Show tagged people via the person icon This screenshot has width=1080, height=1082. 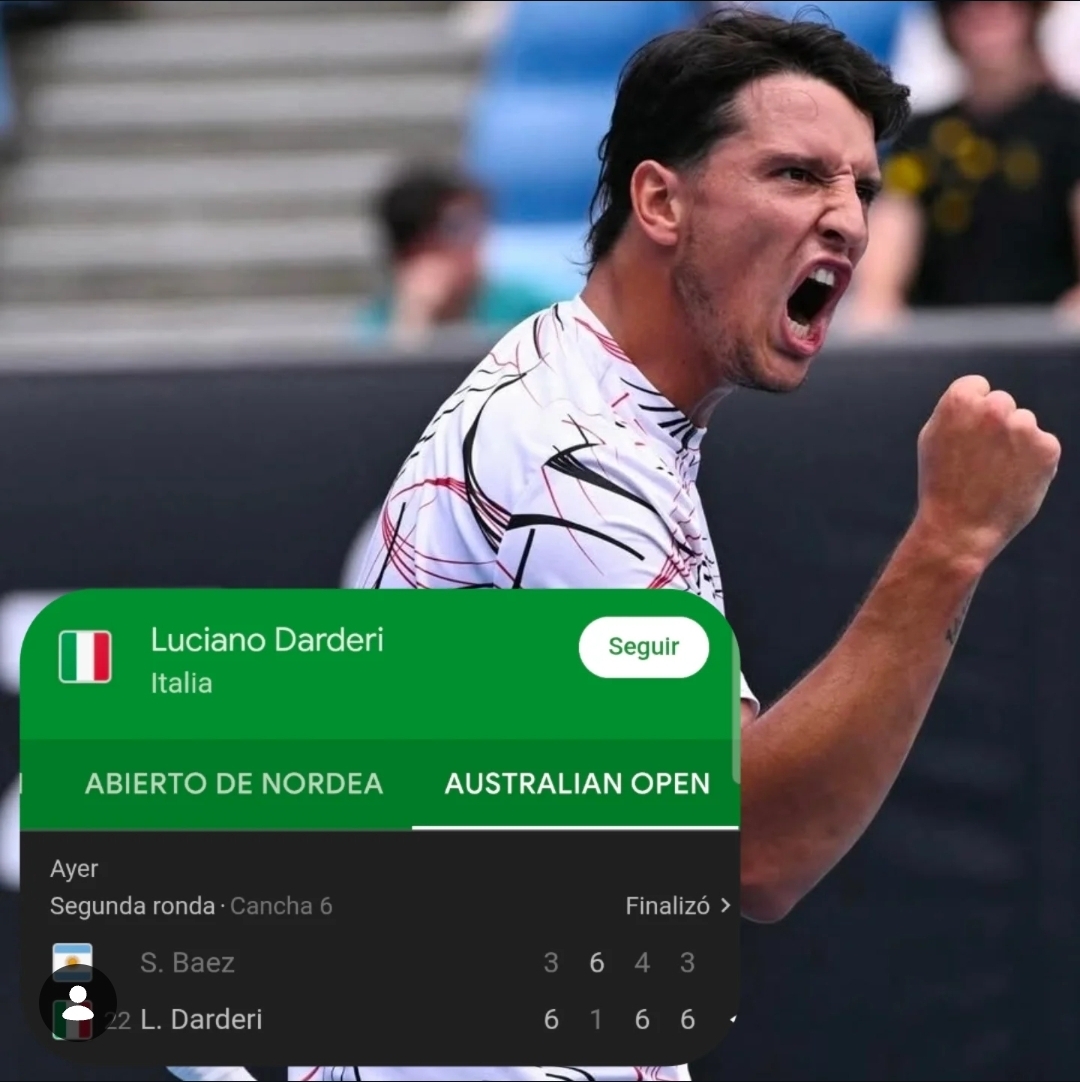click(x=78, y=1003)
